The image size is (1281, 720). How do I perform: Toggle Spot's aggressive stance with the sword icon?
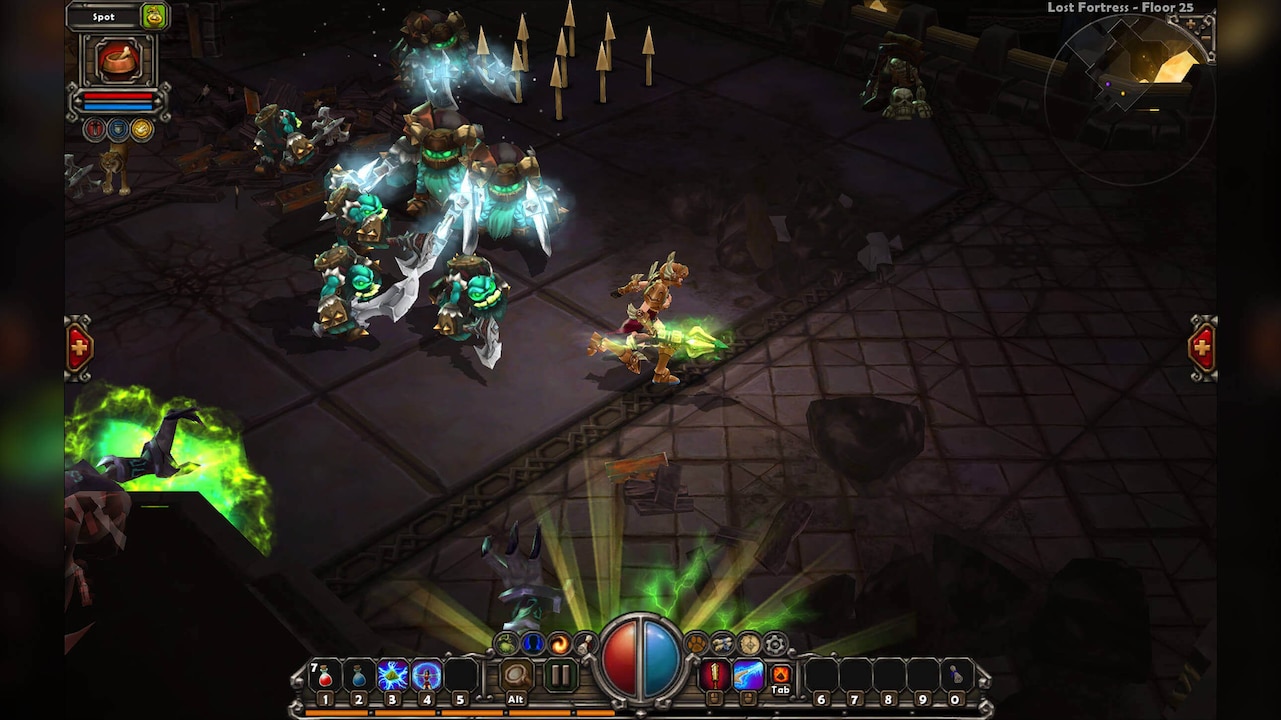[96, 128]
